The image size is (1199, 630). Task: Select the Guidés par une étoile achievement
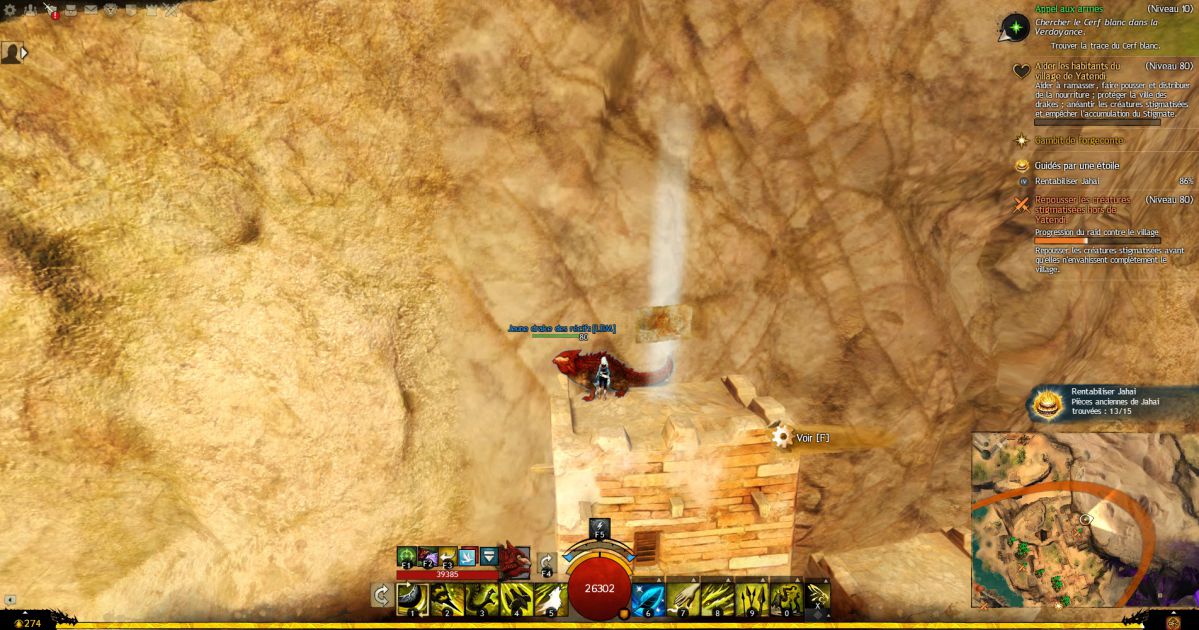coord(1076,166)
